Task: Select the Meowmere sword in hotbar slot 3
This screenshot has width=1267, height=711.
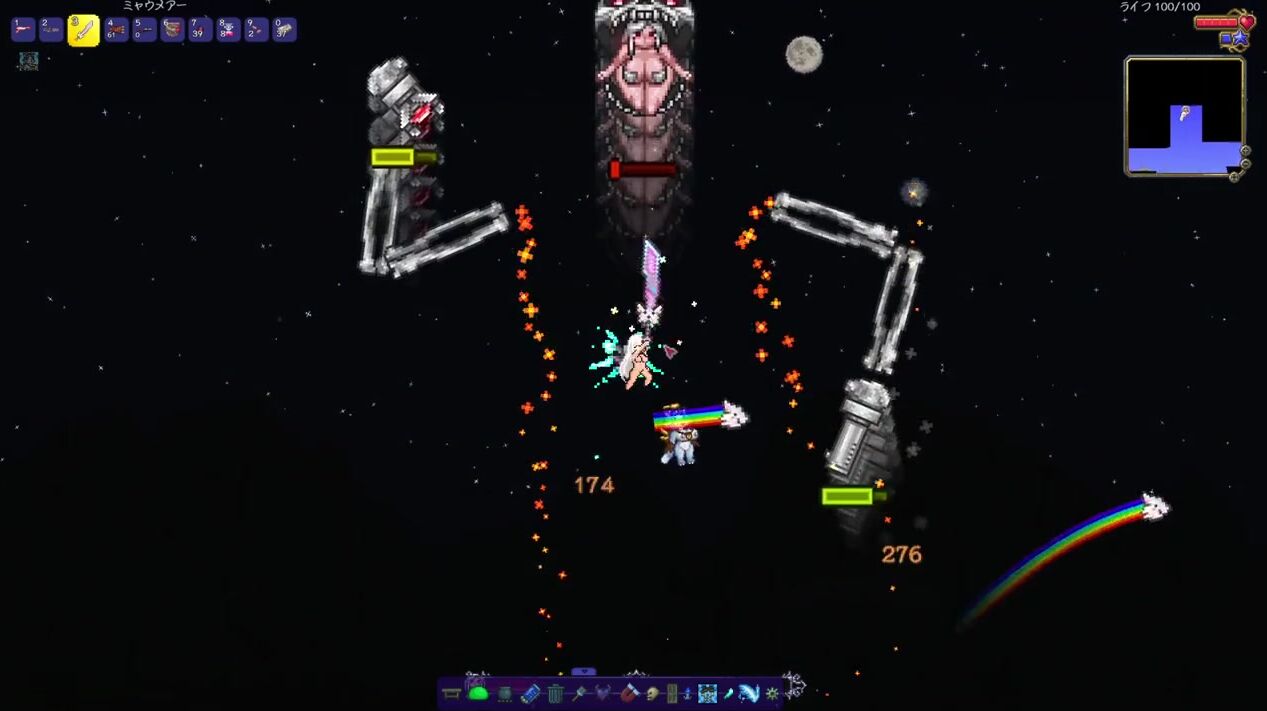Action: 83,30
